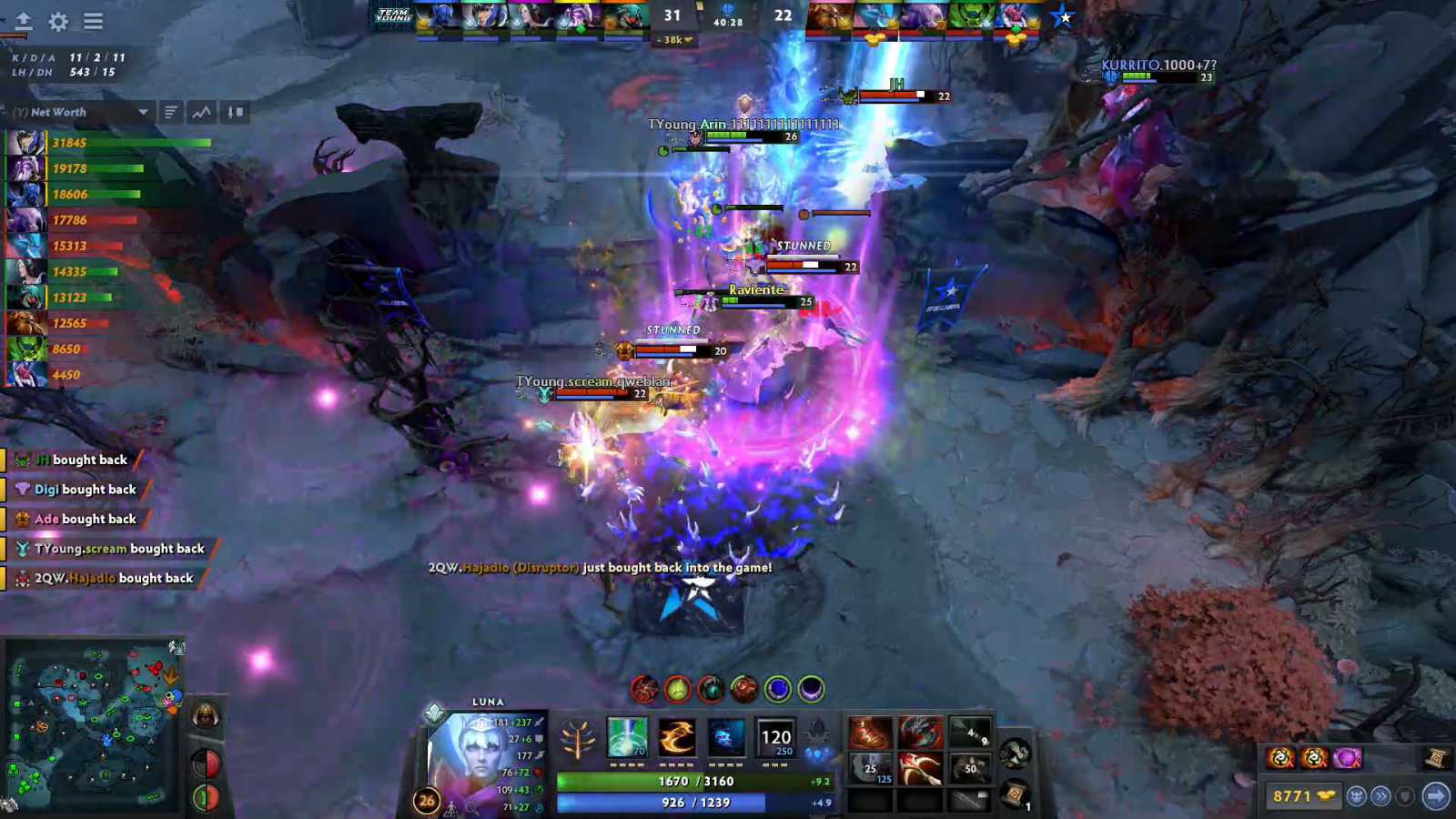Open the Net Worth stat dropdown

(x=143, y=112)
